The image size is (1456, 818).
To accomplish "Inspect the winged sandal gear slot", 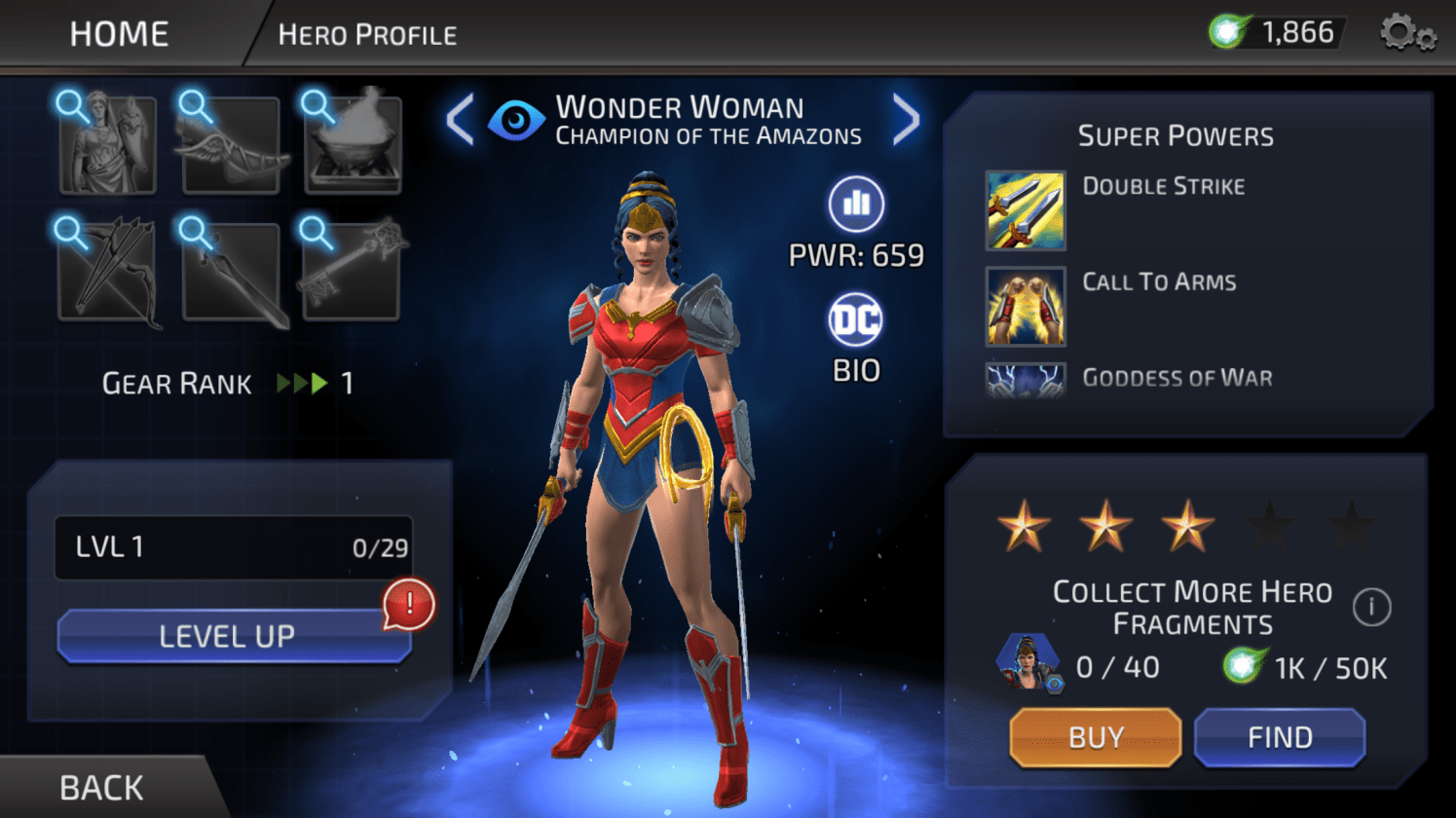I will pos(231,145).
